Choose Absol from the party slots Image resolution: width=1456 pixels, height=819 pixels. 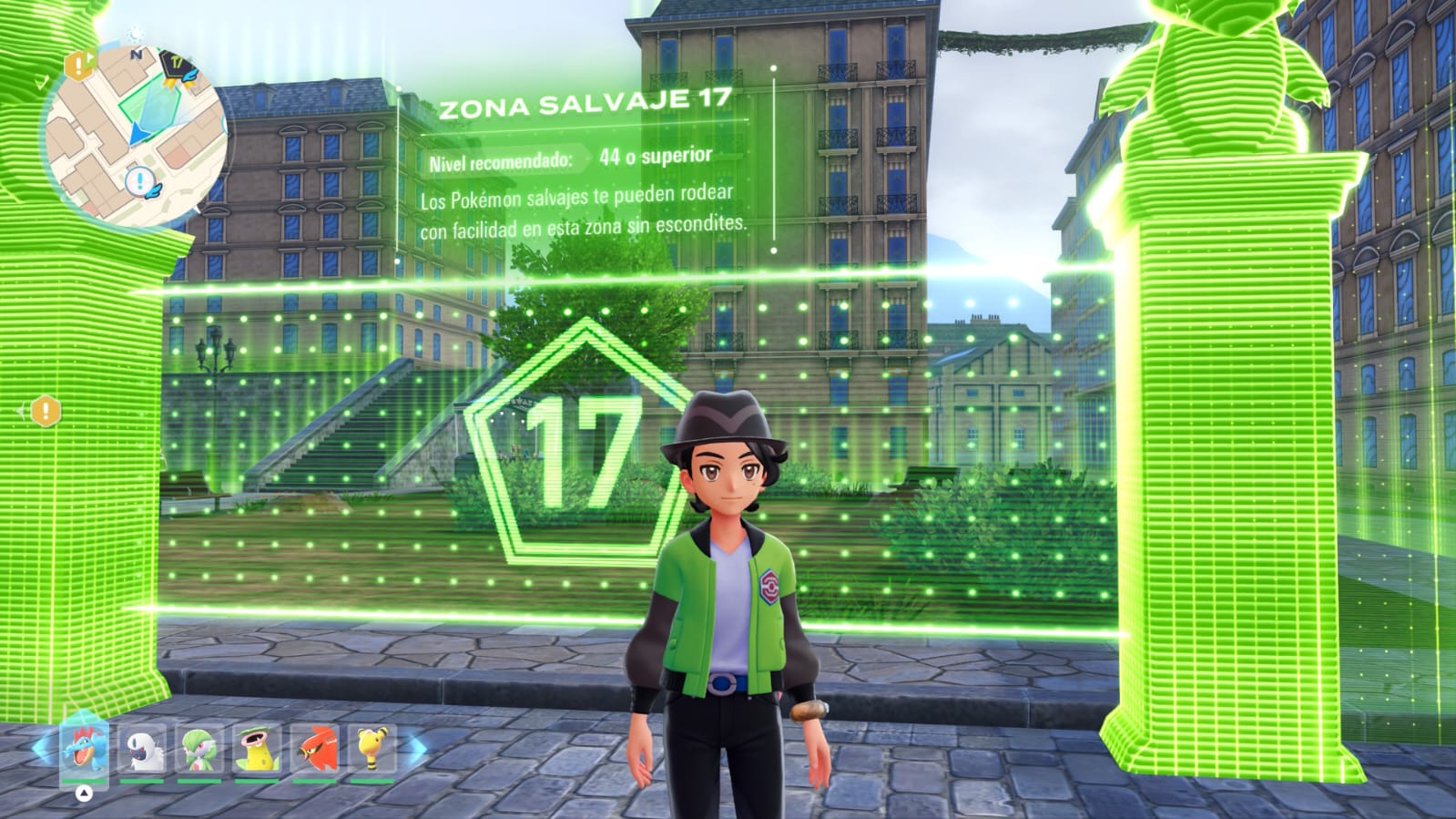tap(143, 751)
